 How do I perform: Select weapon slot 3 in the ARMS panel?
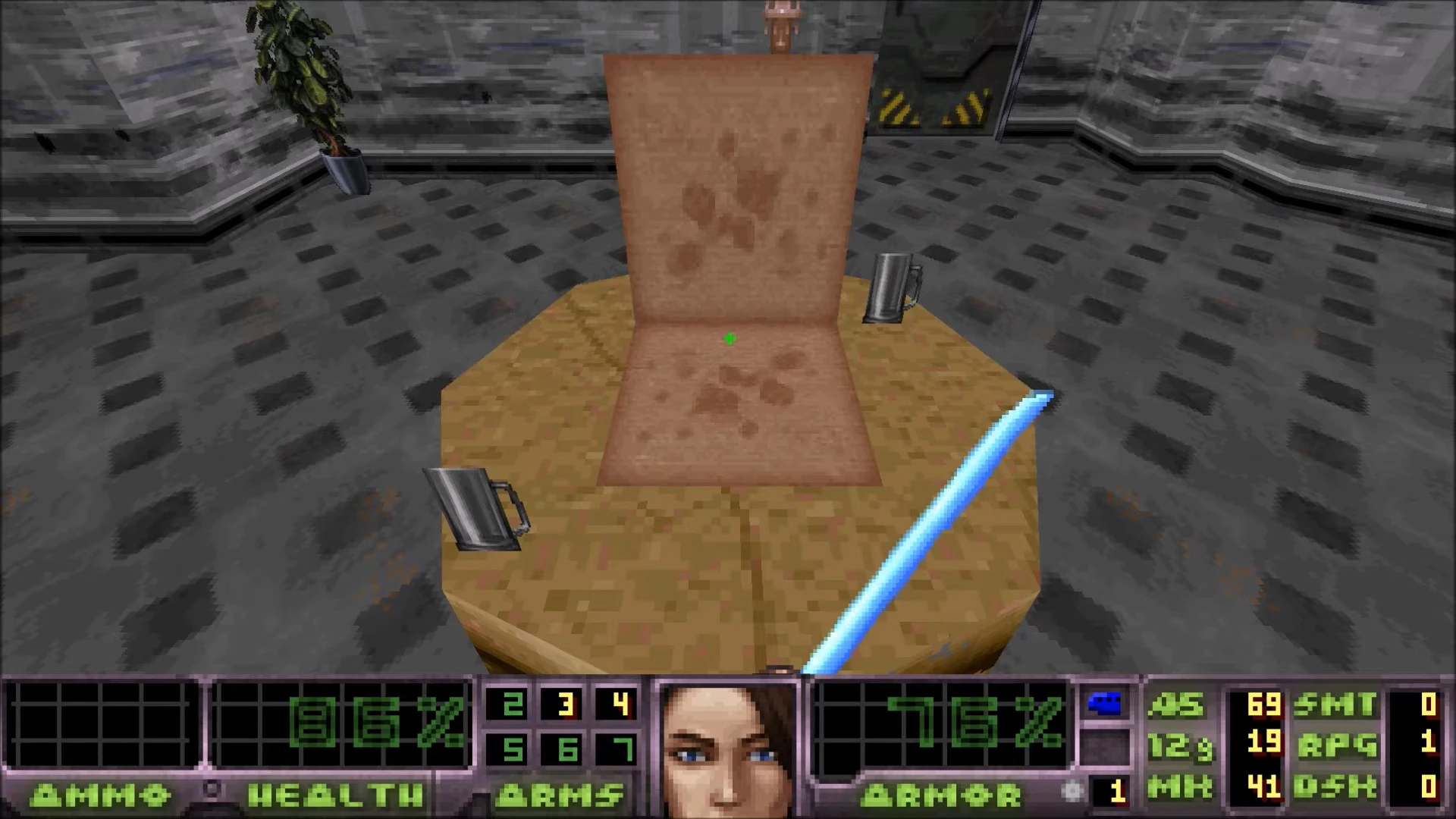565,702
